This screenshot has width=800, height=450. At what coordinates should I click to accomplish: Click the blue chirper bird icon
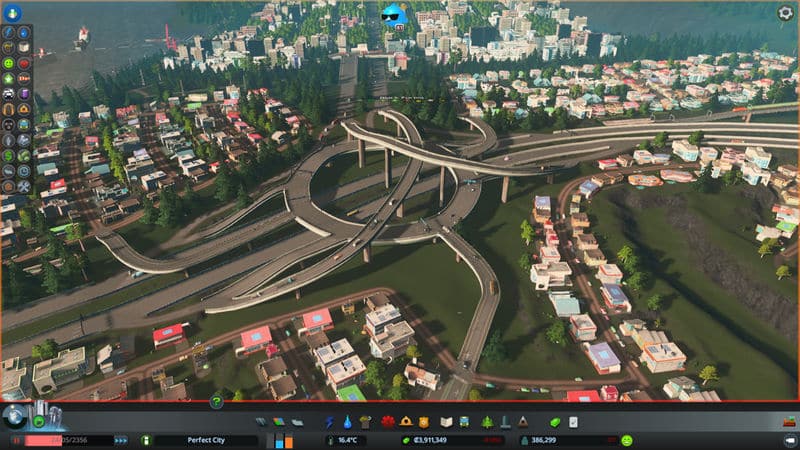pyautogui.click(x=394, y=15)
